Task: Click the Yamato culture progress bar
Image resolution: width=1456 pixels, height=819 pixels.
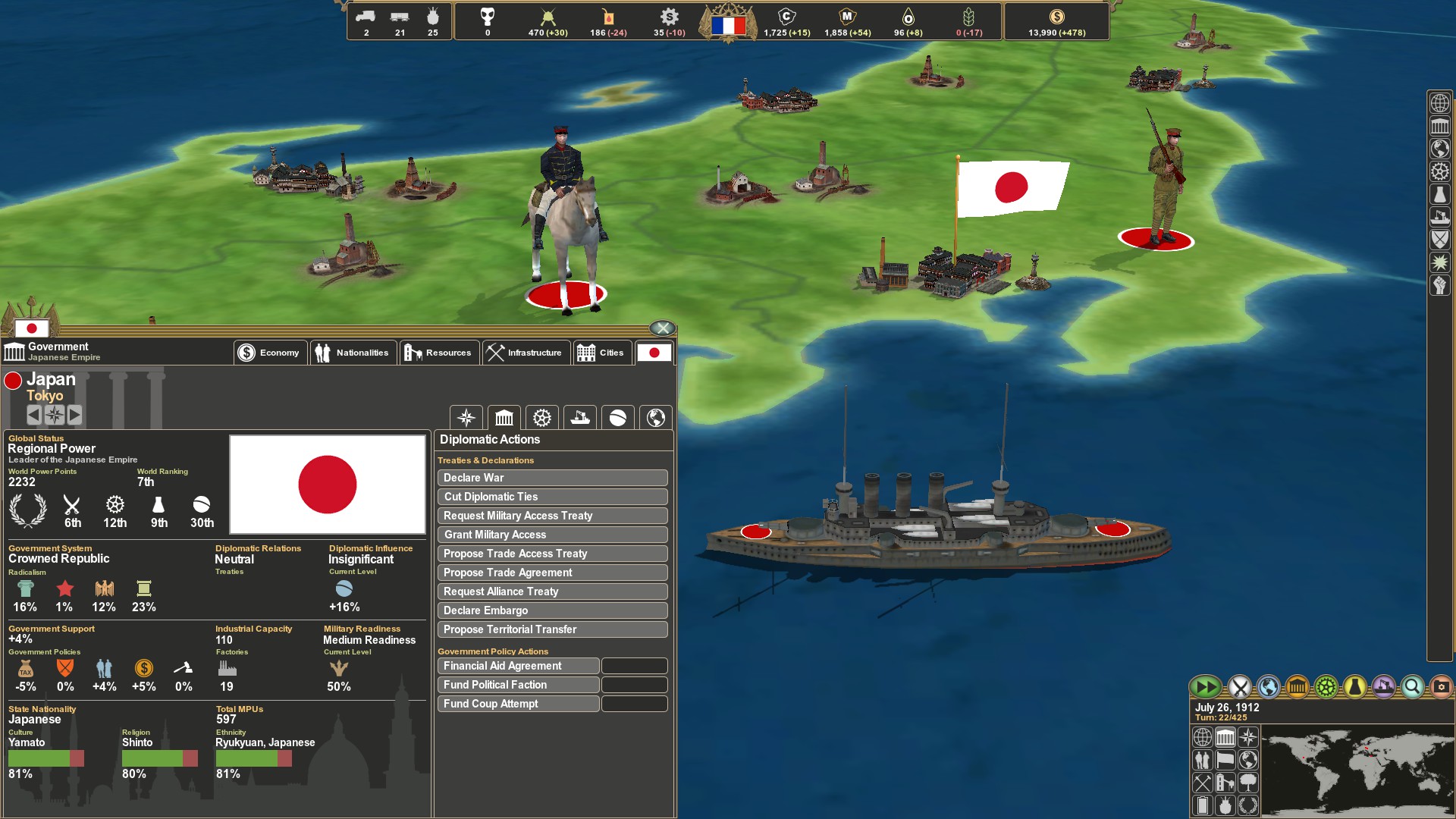Action: [45, 756]
